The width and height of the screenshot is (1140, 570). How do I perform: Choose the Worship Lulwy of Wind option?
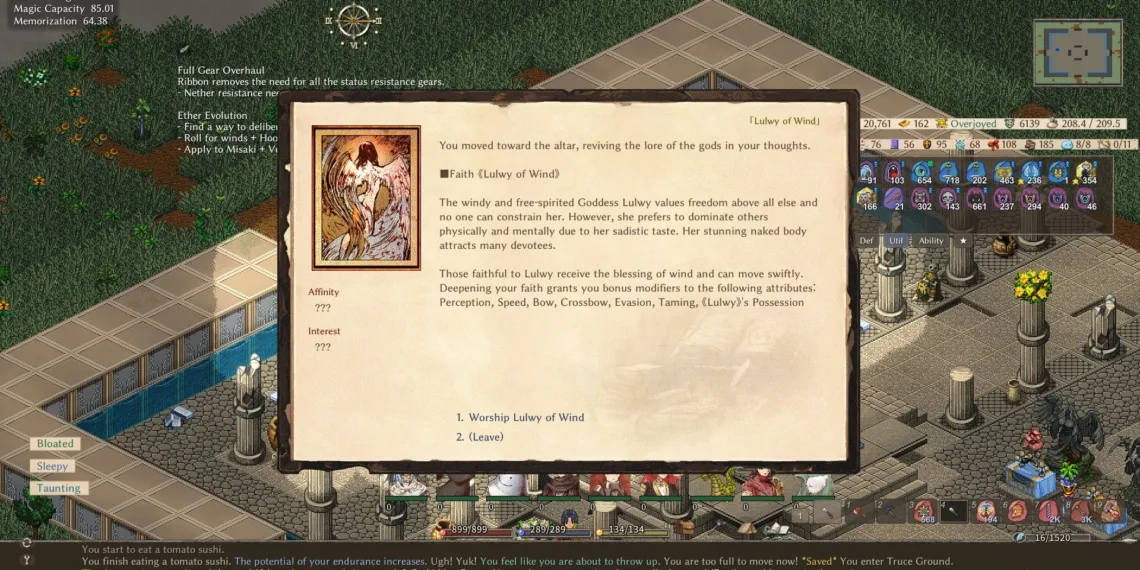[526, 417]
